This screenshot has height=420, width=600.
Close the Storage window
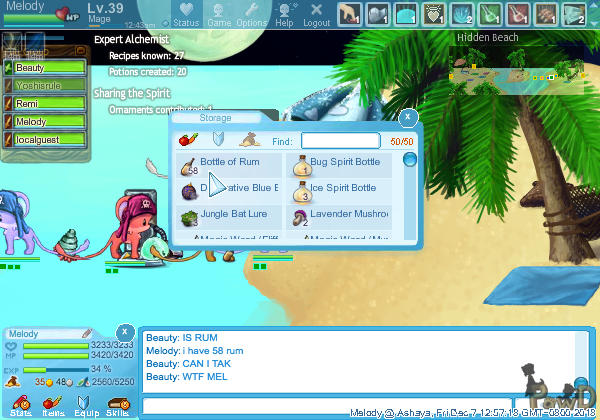(408, 117)
